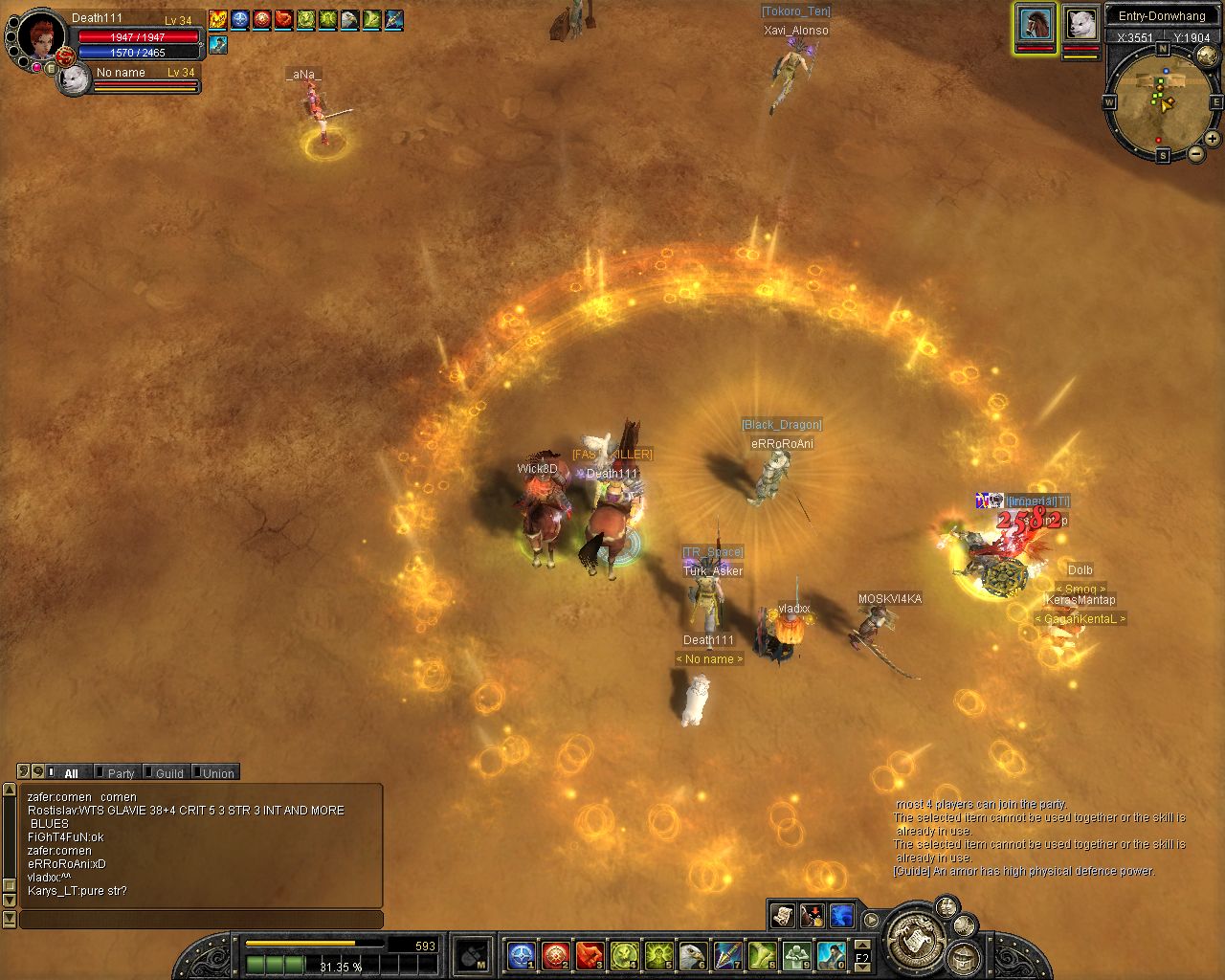
Task: Open the large scroll main menu button
Action: point(917,938)
